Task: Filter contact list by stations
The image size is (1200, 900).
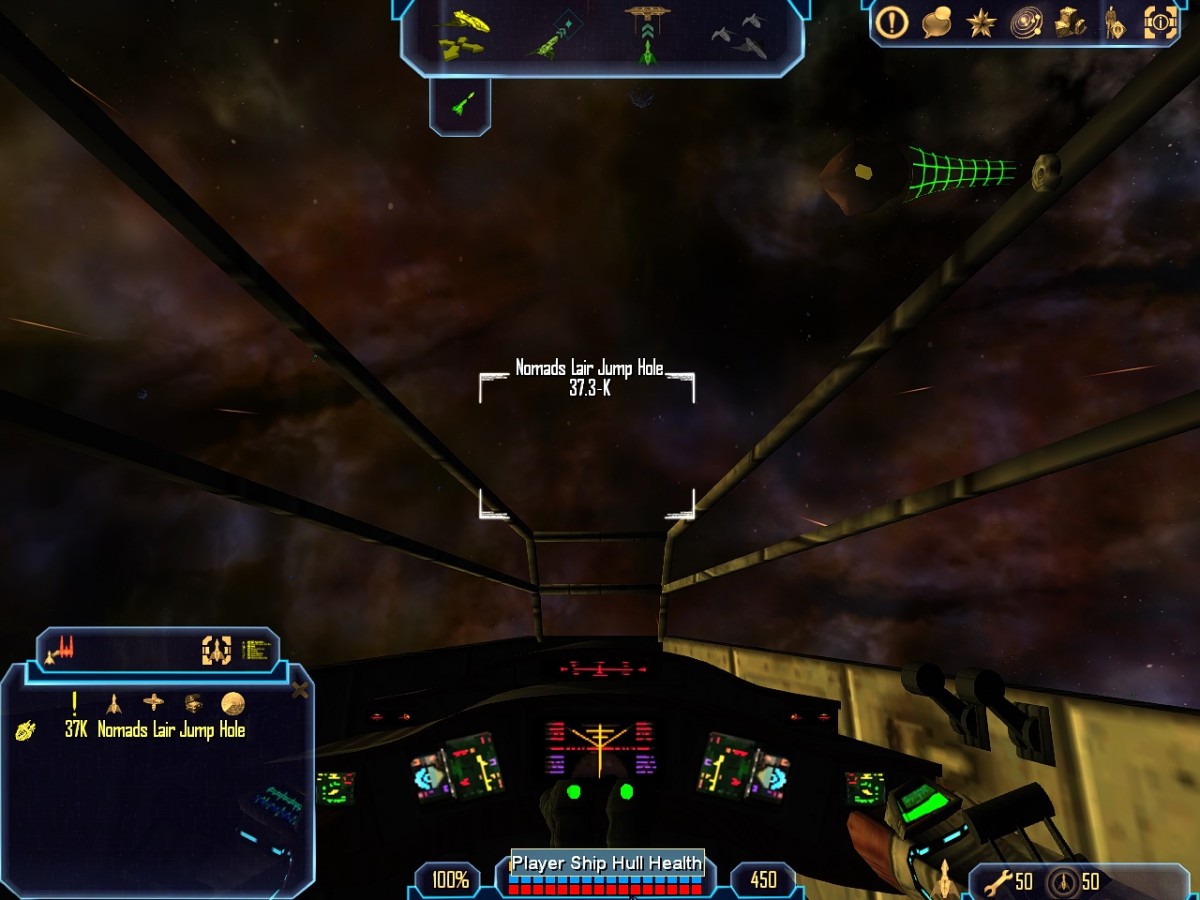Action: coord(153,702)
